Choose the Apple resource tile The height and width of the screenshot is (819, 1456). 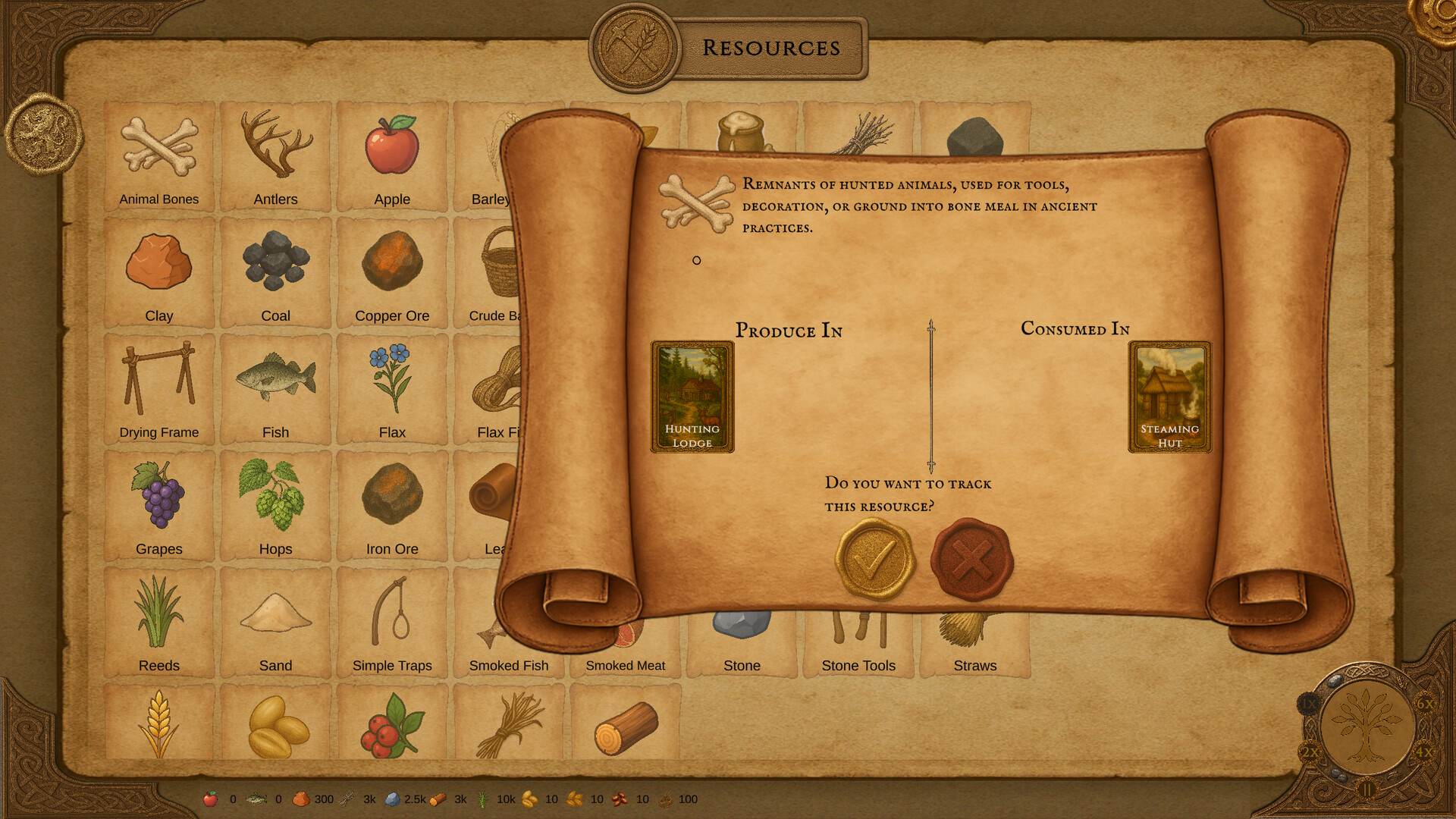coord(392,157)
